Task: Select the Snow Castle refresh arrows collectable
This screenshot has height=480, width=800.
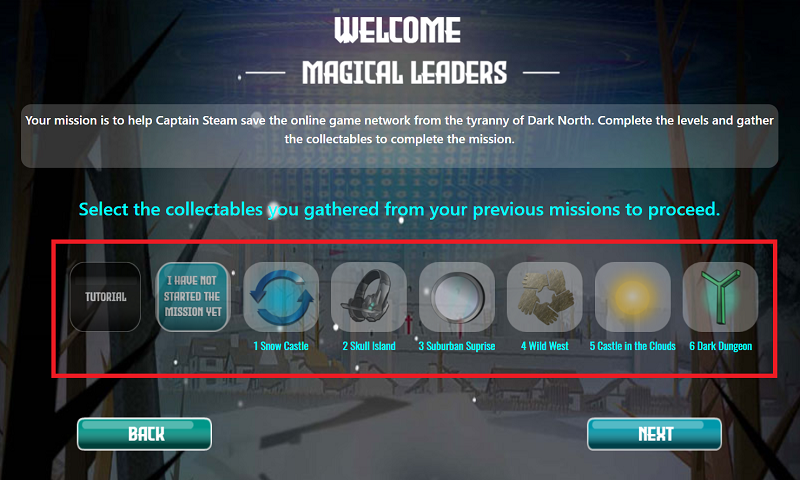Action: click(x=281, y=297)
